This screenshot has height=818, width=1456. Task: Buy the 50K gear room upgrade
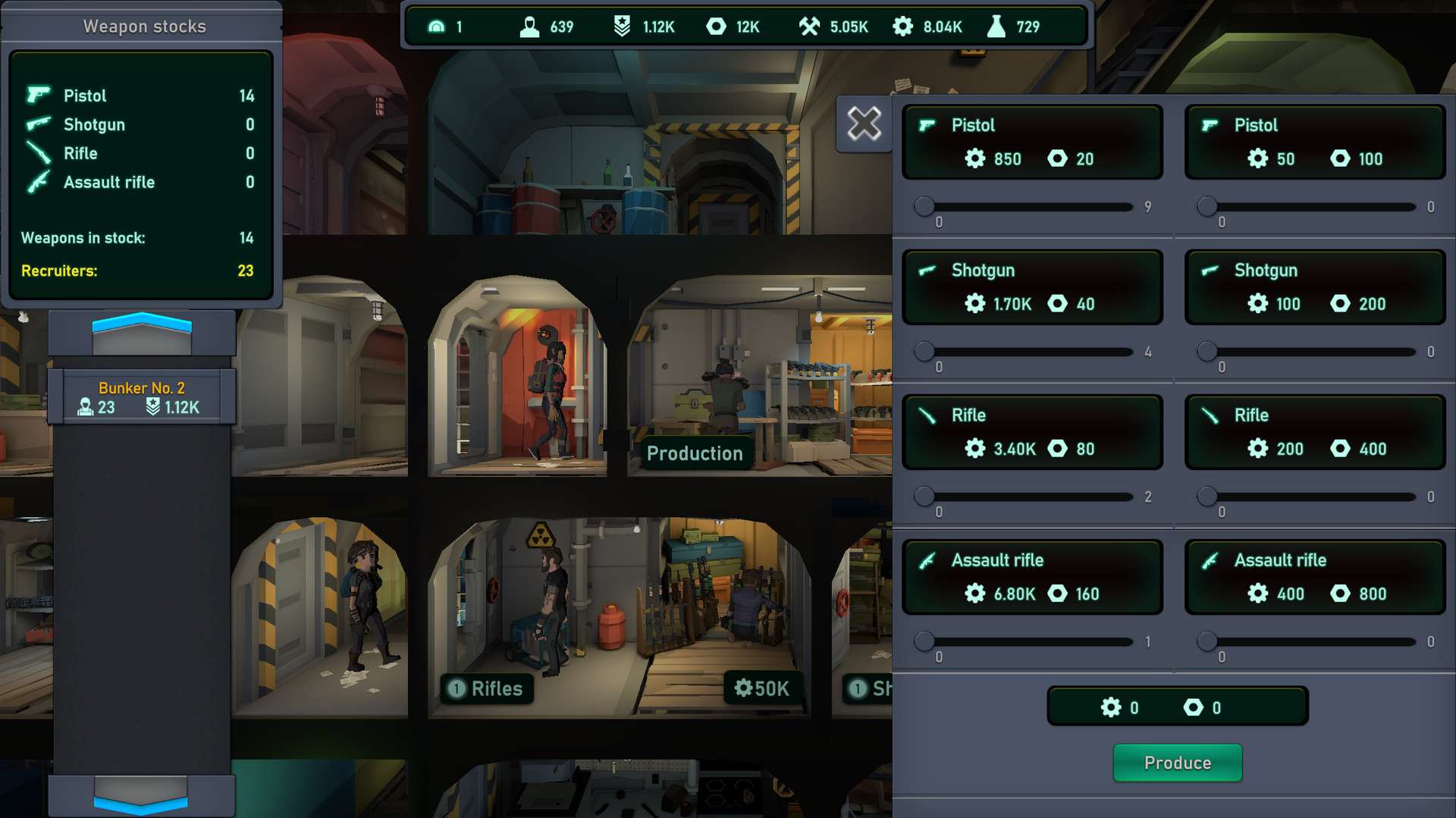(x=761, y=688)
